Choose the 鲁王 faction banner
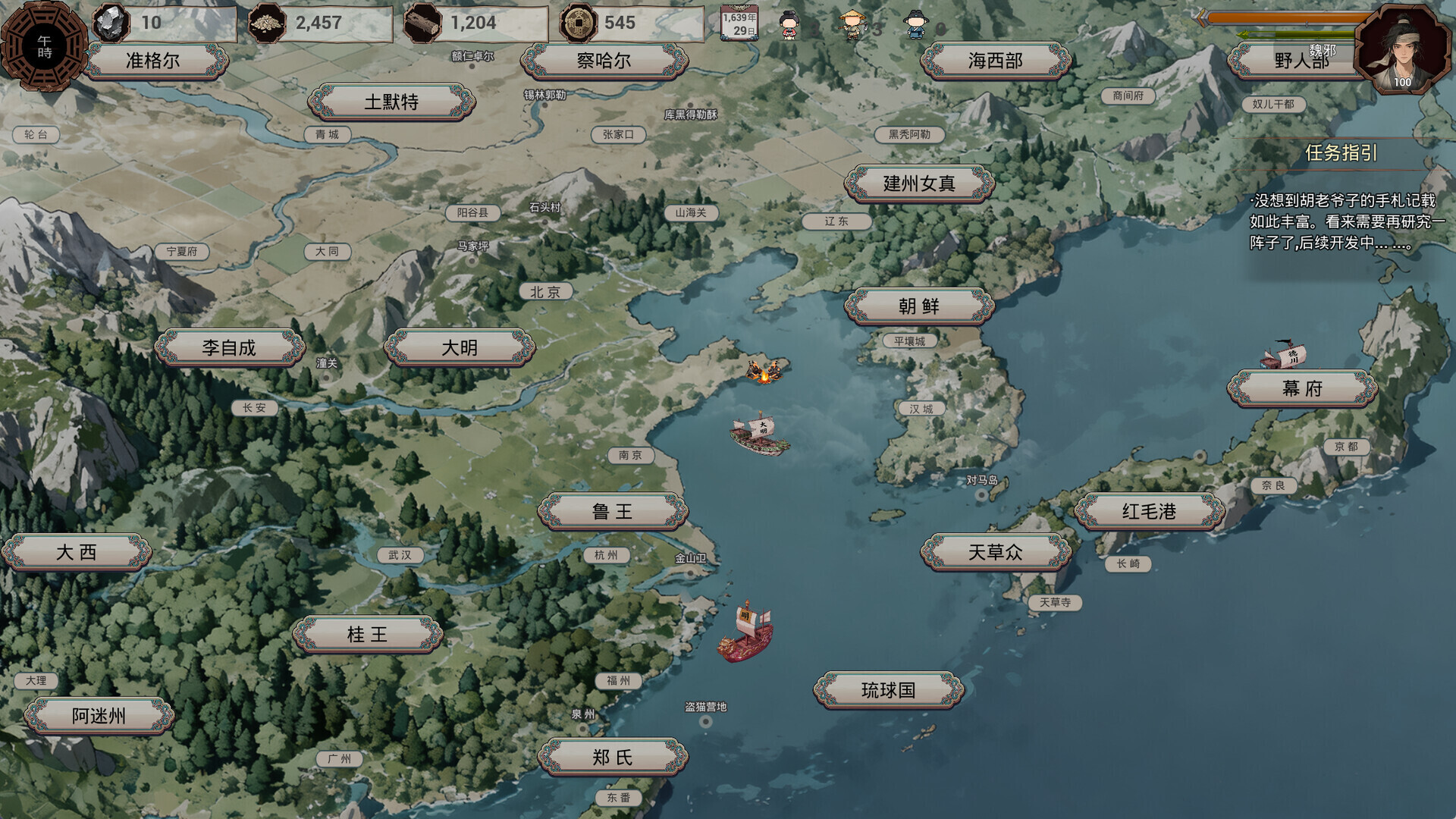Screen dimensions: 1456x819 click(x=612, y=511)
